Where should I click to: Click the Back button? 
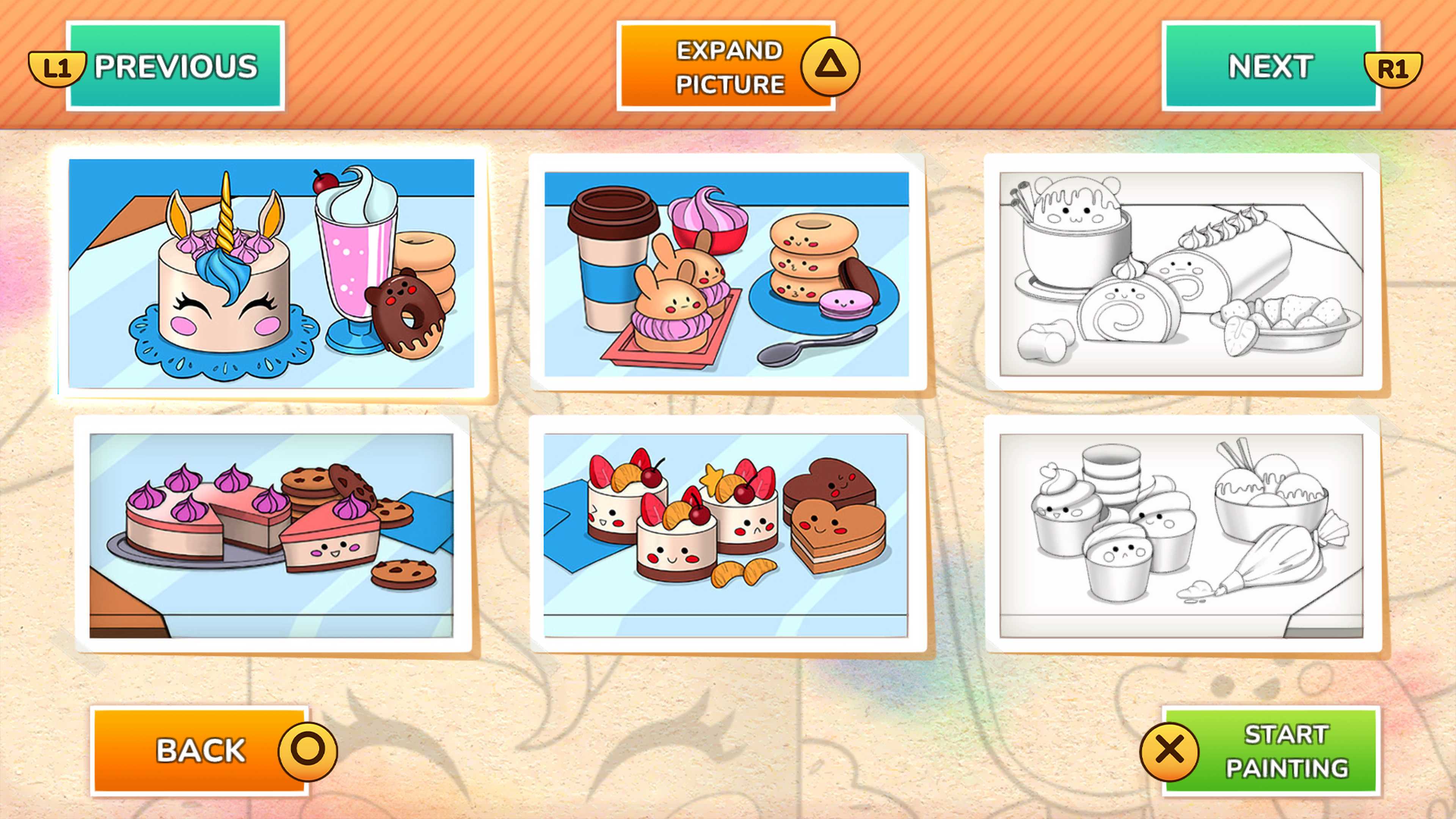point(200,751)
